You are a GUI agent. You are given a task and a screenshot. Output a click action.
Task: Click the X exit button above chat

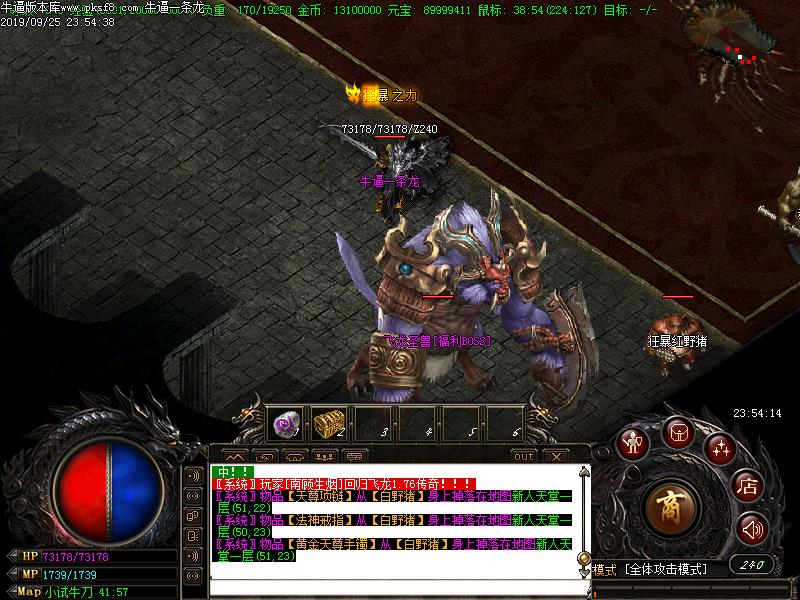(556, 456)
